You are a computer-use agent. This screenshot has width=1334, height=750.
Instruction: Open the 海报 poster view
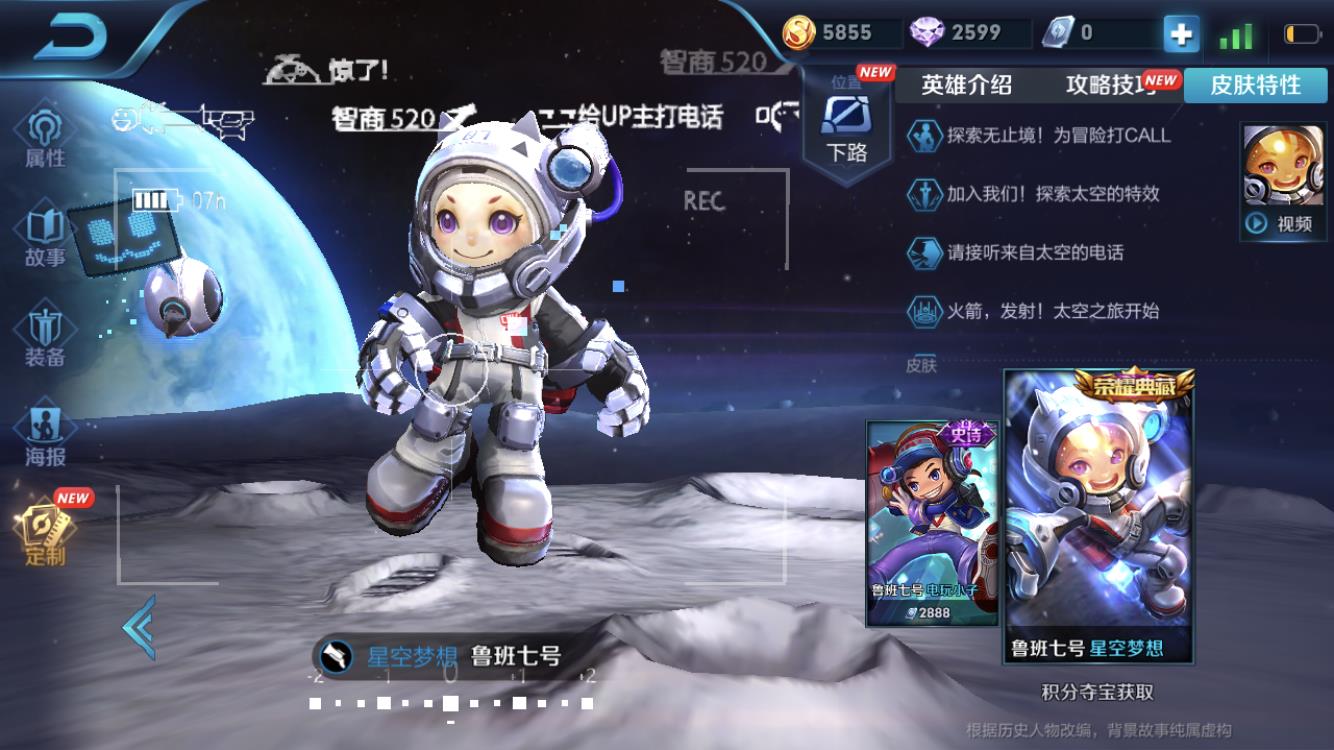pyautogui.click(x=45, y=435)
